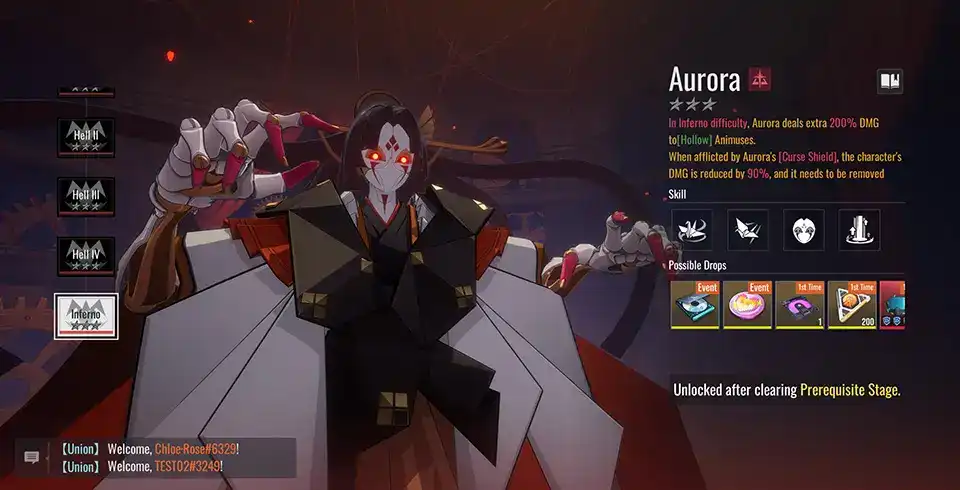Switch to the Hell IV difficulty stage
This screenshot has height=490, width=960.
click(x=86, y=256)
